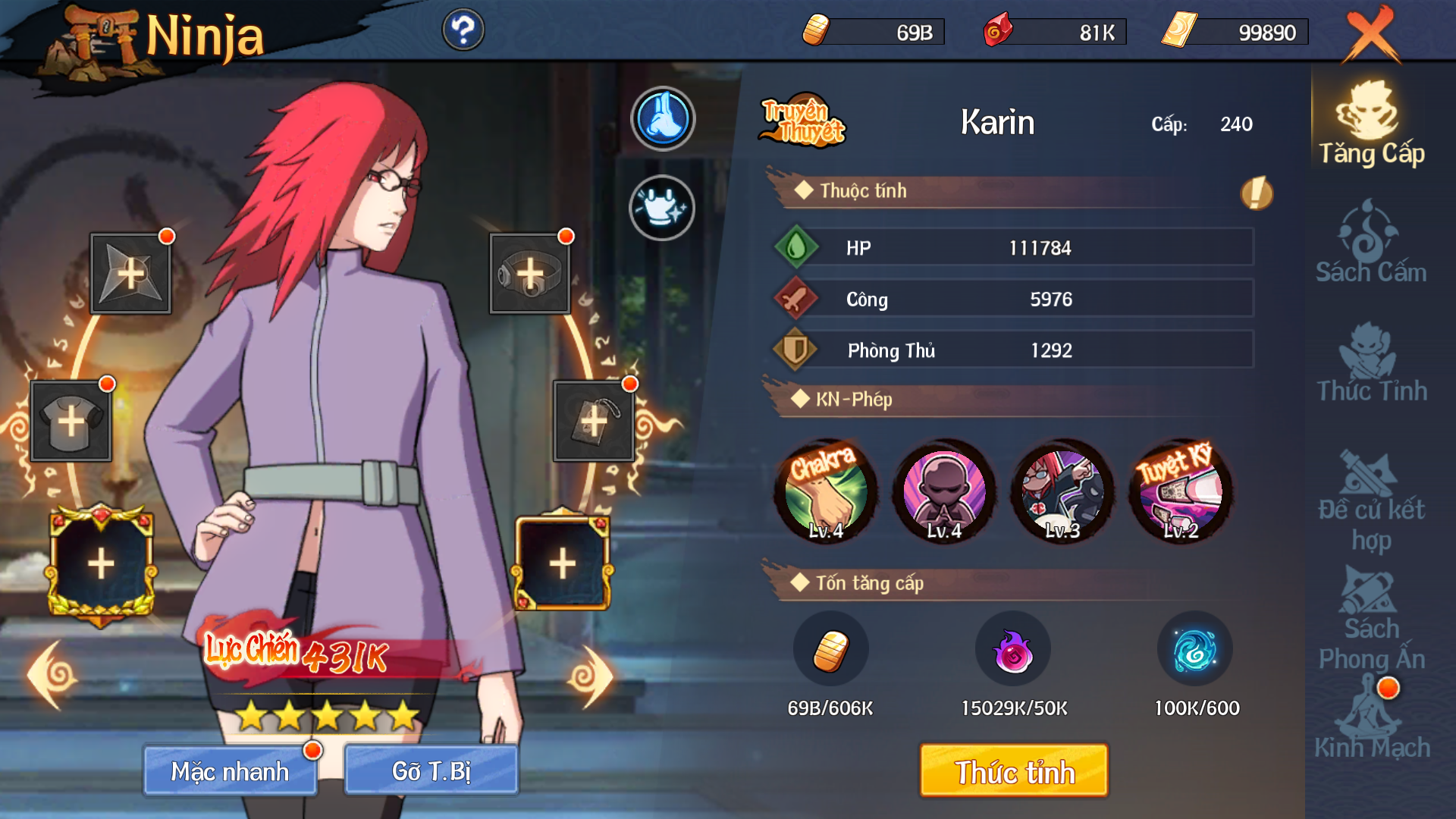The image size is (1456, 819).
Task: Open the Sách Cấm tab
Action: [1370, 243]
